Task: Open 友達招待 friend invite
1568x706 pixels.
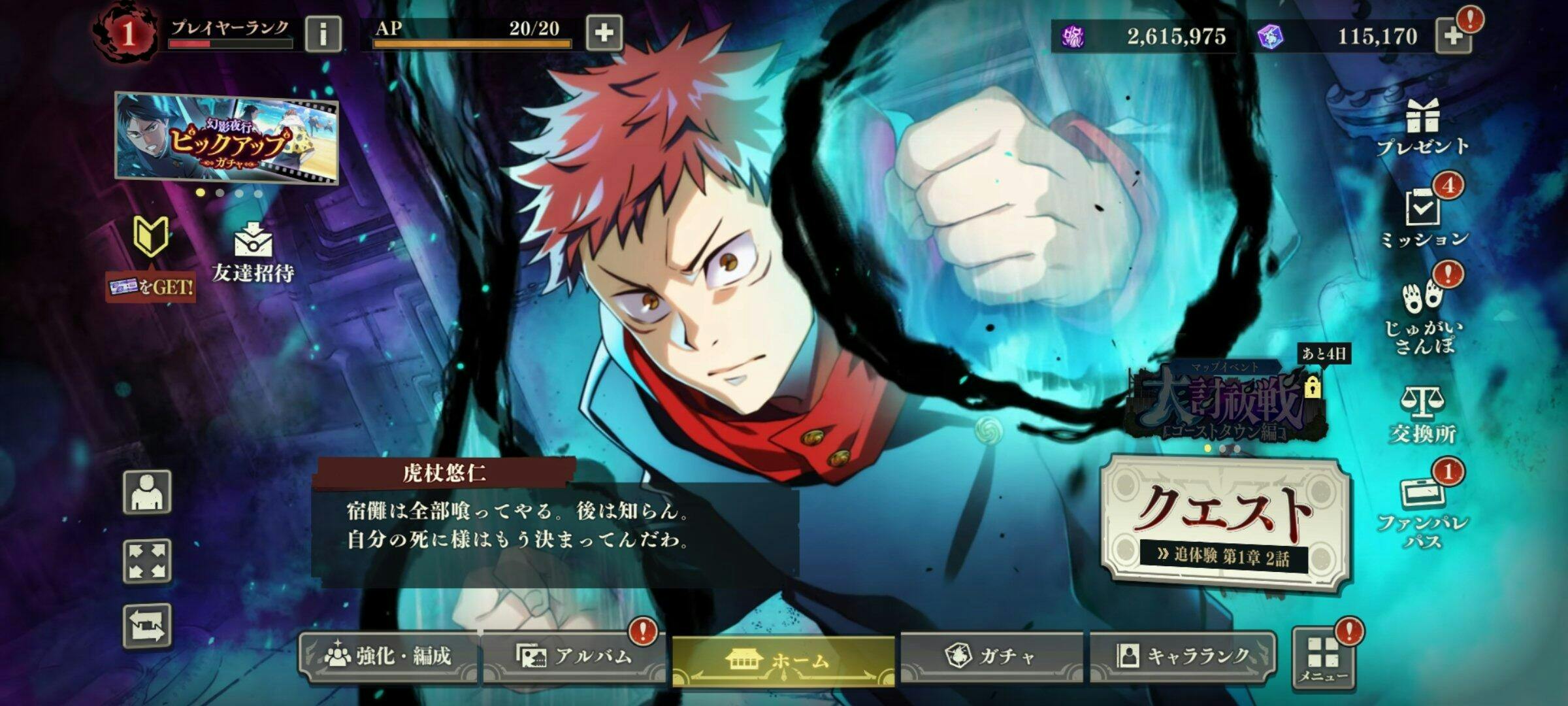Action: 253,254
